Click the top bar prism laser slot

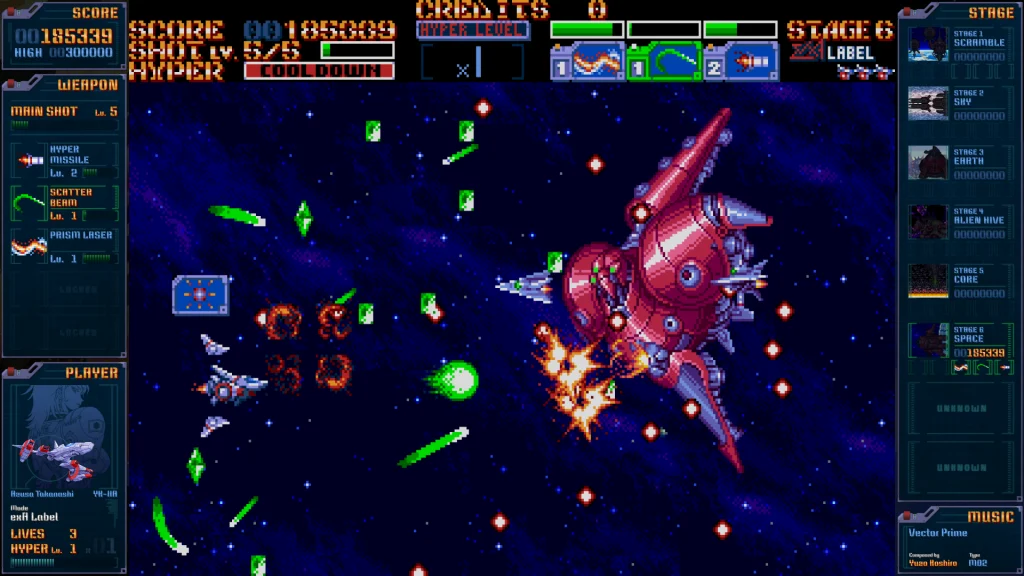[587, 62]
